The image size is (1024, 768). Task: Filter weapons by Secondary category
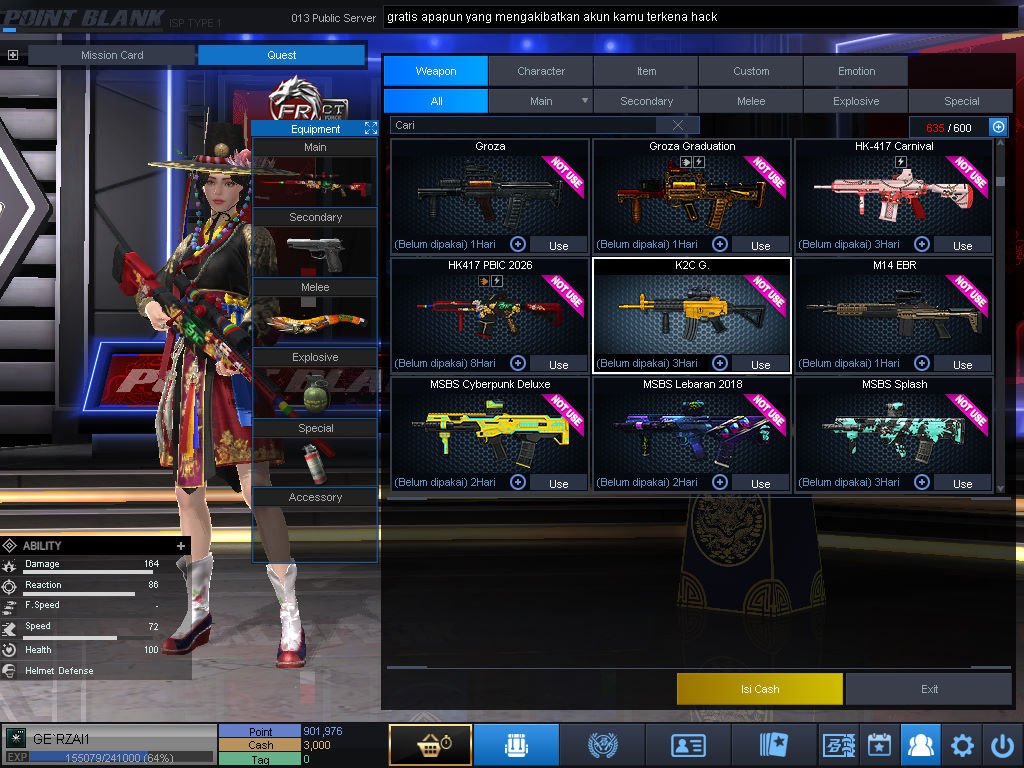click(646, 101)
